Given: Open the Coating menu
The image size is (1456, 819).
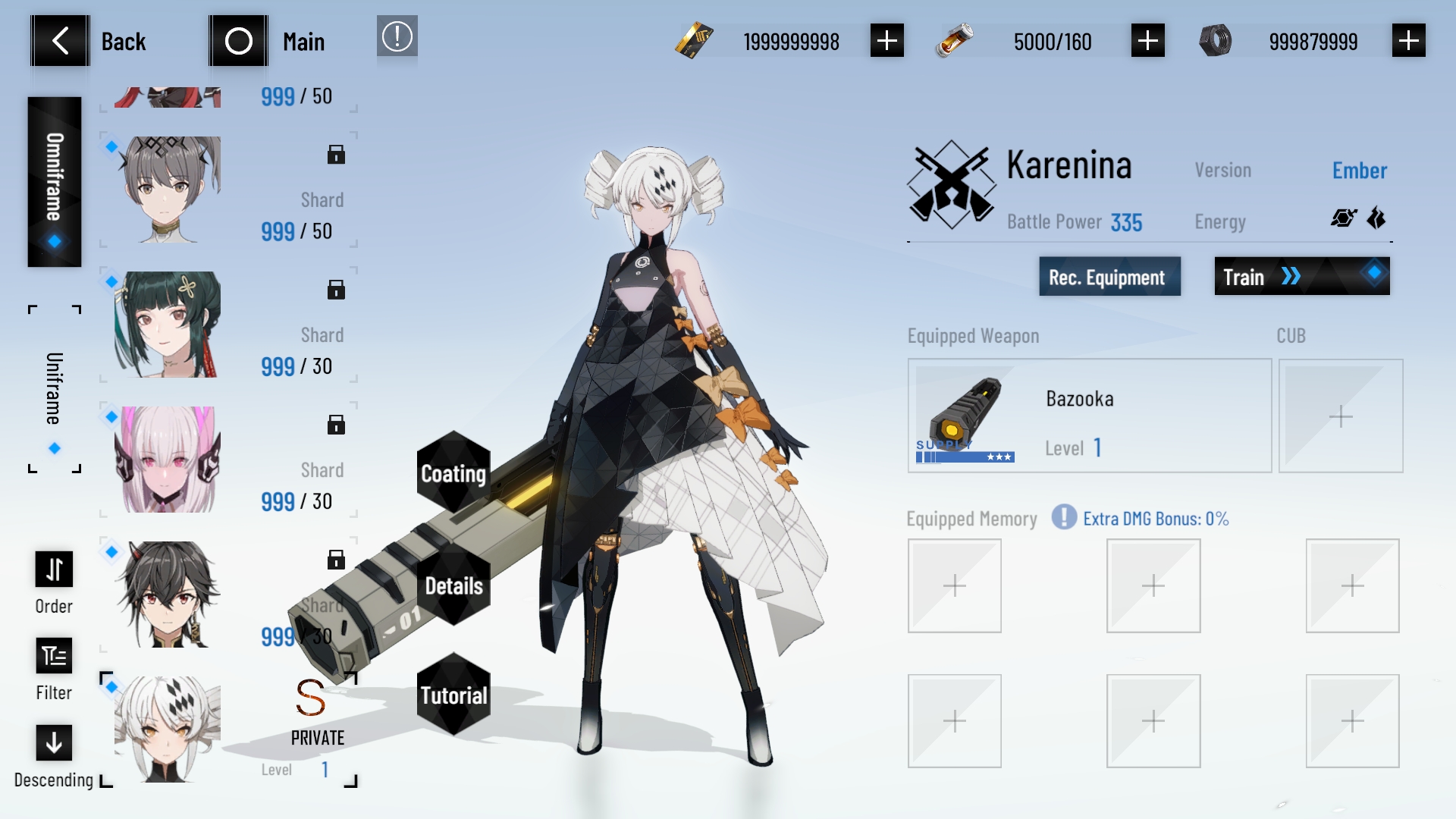Looking at the screenshot, I should pos(453,473).
